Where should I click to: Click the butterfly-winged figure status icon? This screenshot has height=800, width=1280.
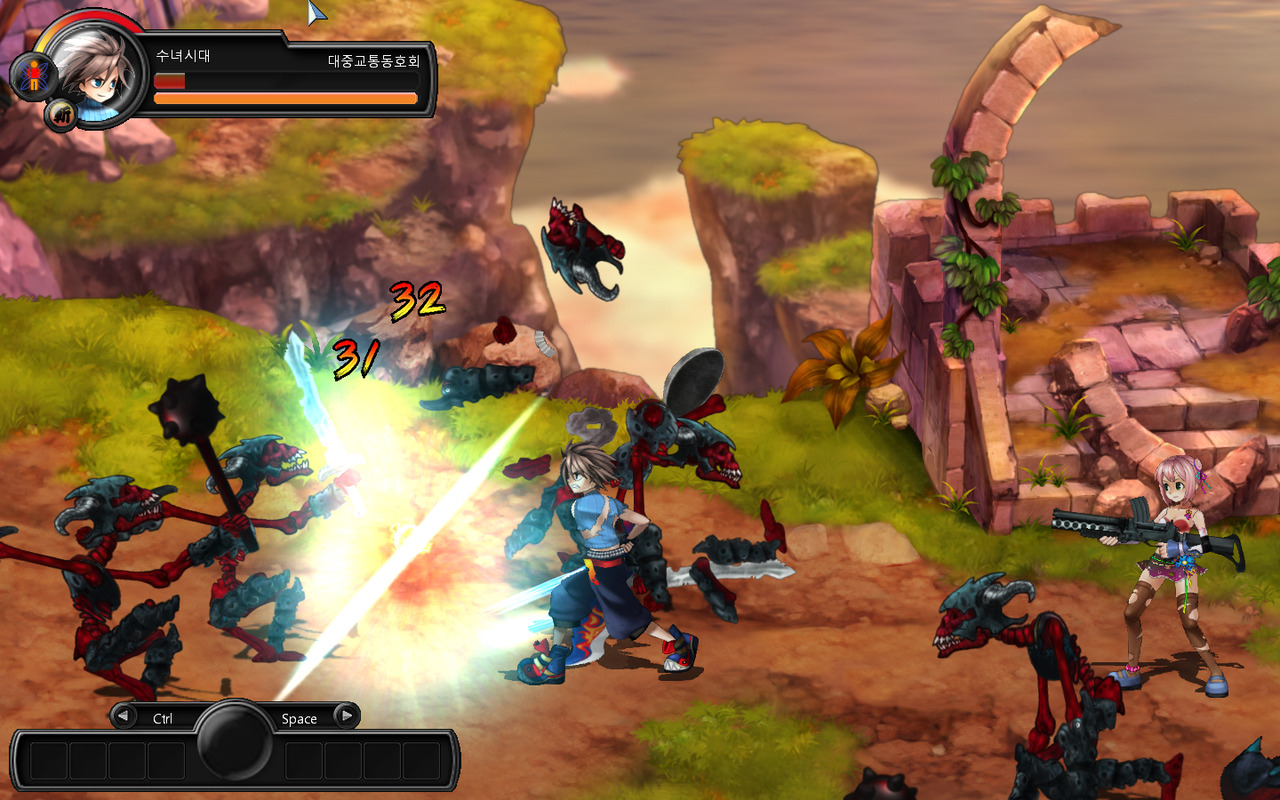click(33, 75)
